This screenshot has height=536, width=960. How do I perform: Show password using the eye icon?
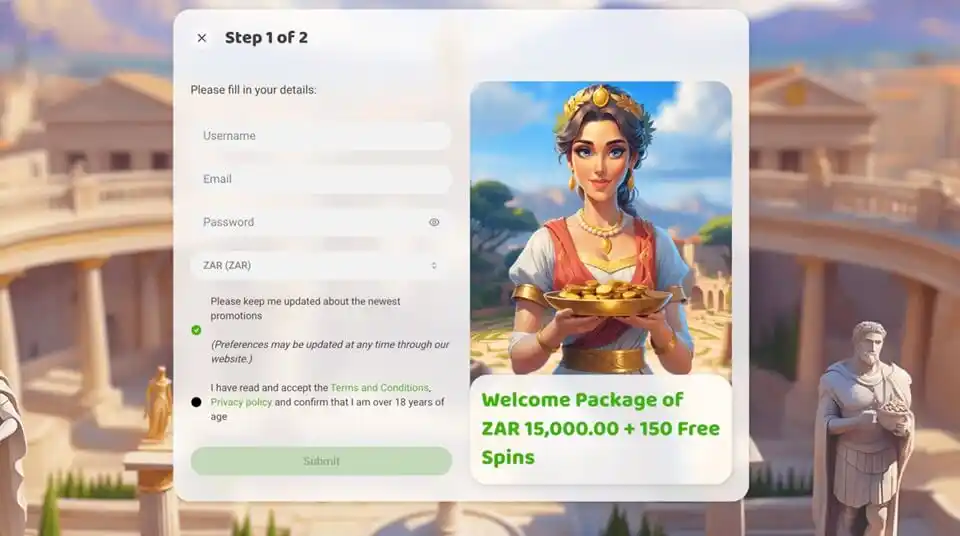pyautogui.click(x=434, y=223)
